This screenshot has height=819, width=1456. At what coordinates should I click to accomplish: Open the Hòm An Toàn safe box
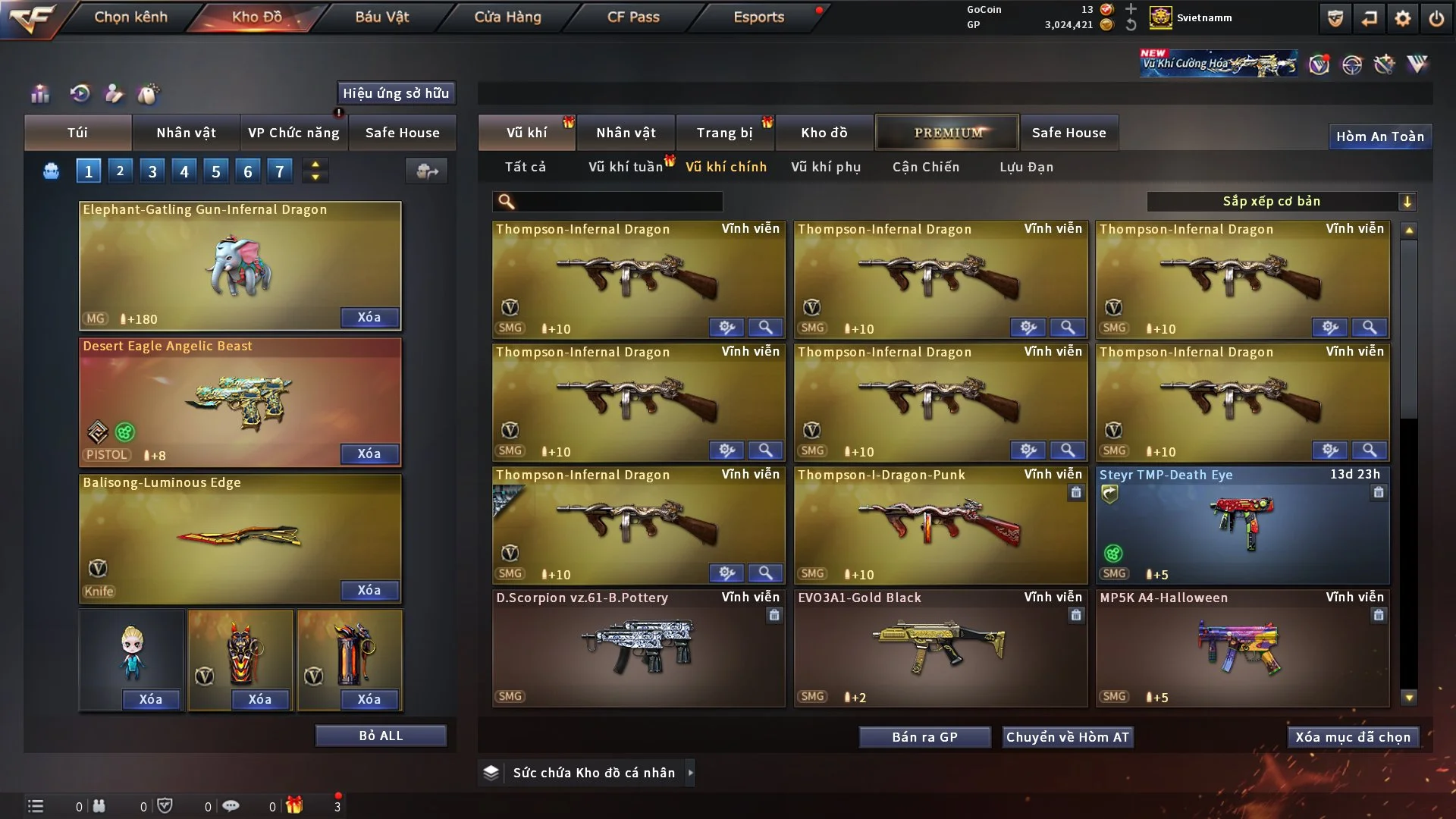(x=1379, y=136)
